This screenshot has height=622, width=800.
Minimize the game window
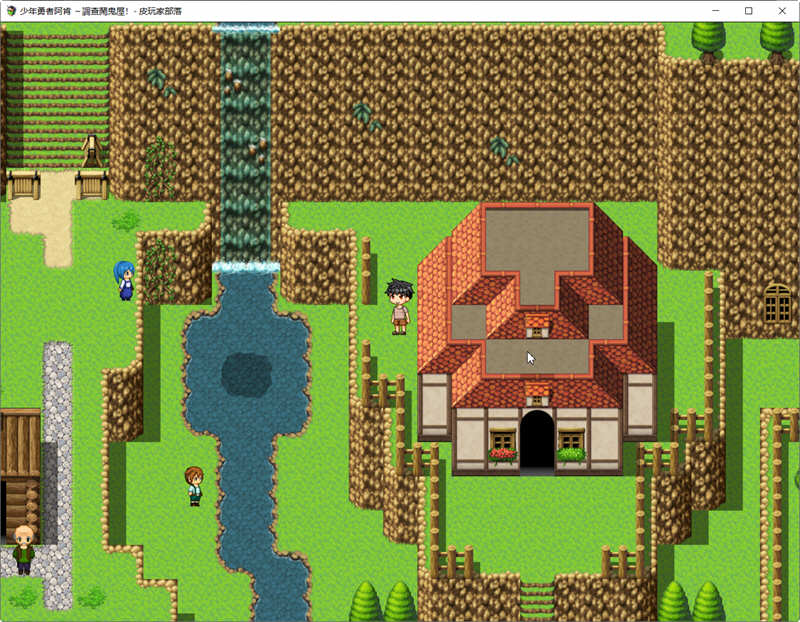[x=716, y=10]
